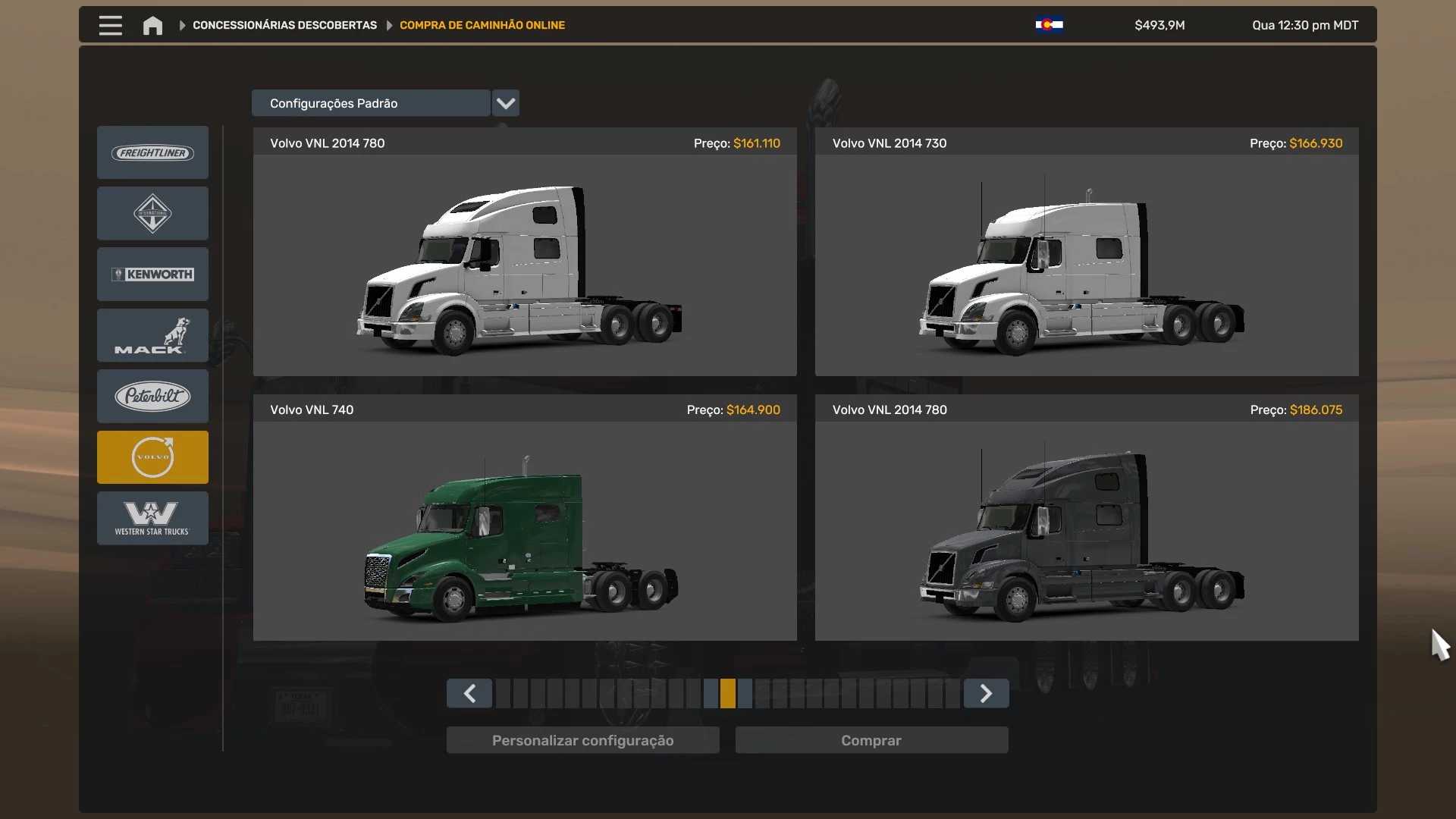Switch to Western Star Trucks tab
The width and height of the screenshot is (1456, 819).
click(152, 518)
